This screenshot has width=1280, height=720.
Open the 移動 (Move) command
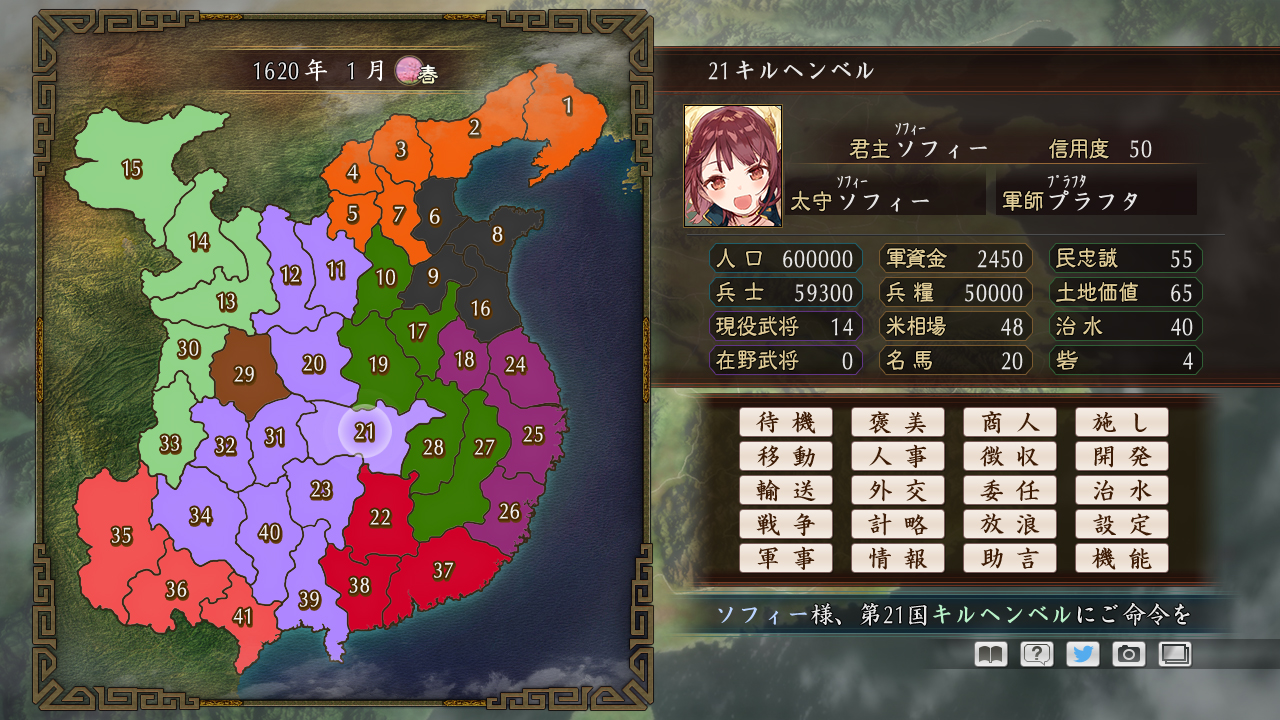click(786, 456)
